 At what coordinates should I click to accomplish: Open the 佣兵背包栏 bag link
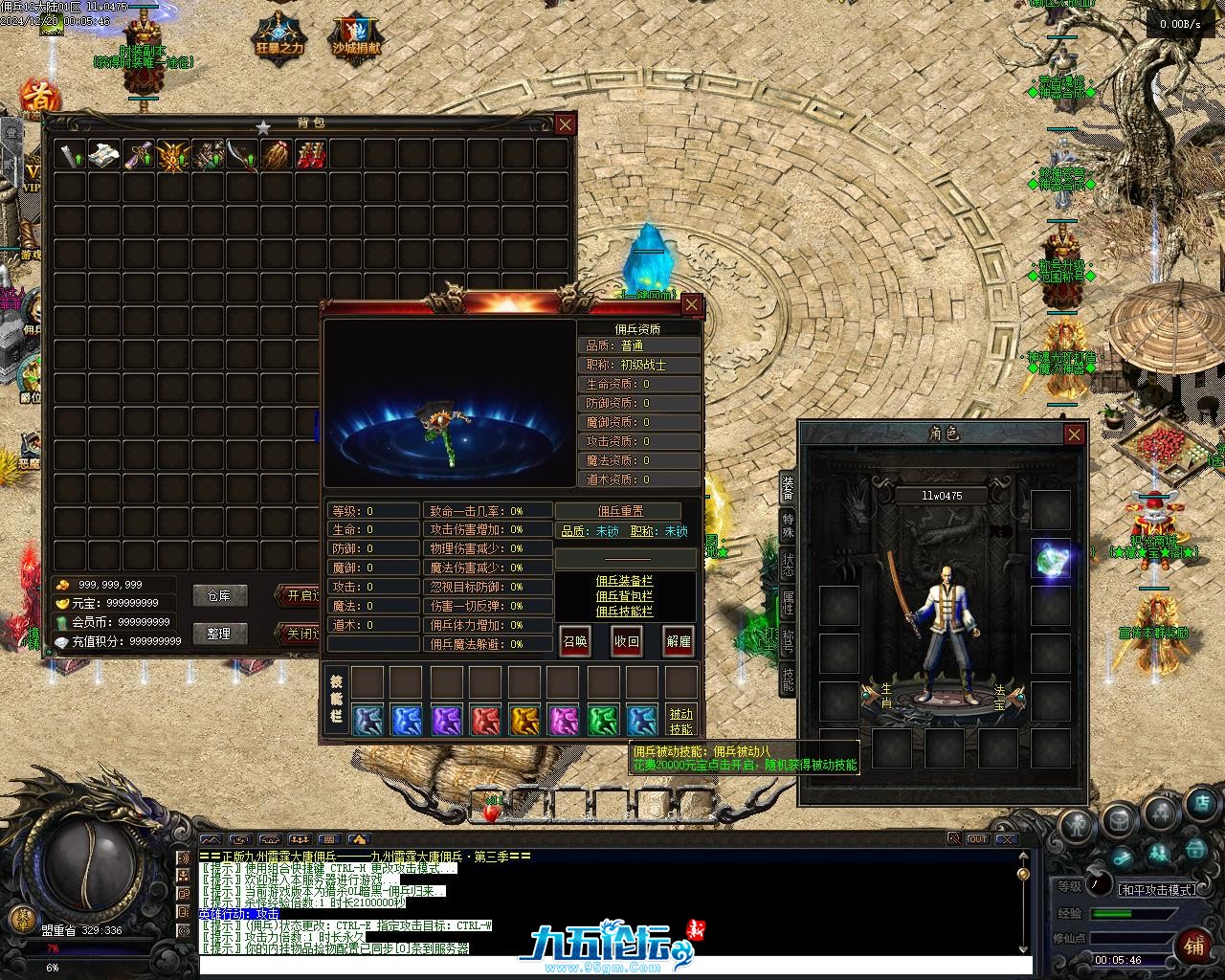(624, 596)
